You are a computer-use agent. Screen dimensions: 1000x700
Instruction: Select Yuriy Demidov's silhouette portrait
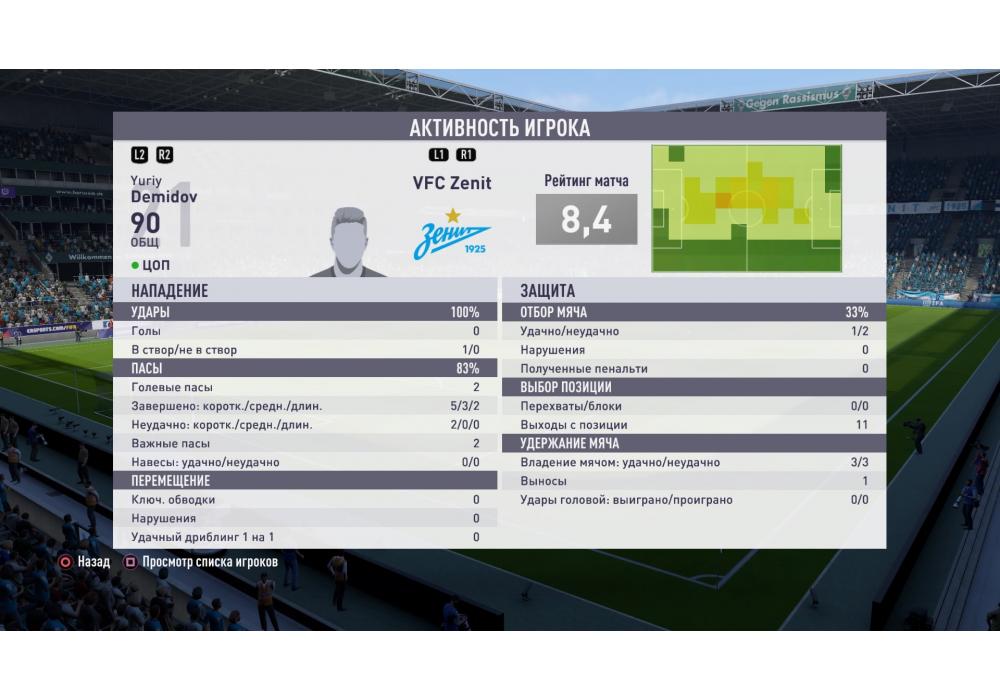pos(348,242)
